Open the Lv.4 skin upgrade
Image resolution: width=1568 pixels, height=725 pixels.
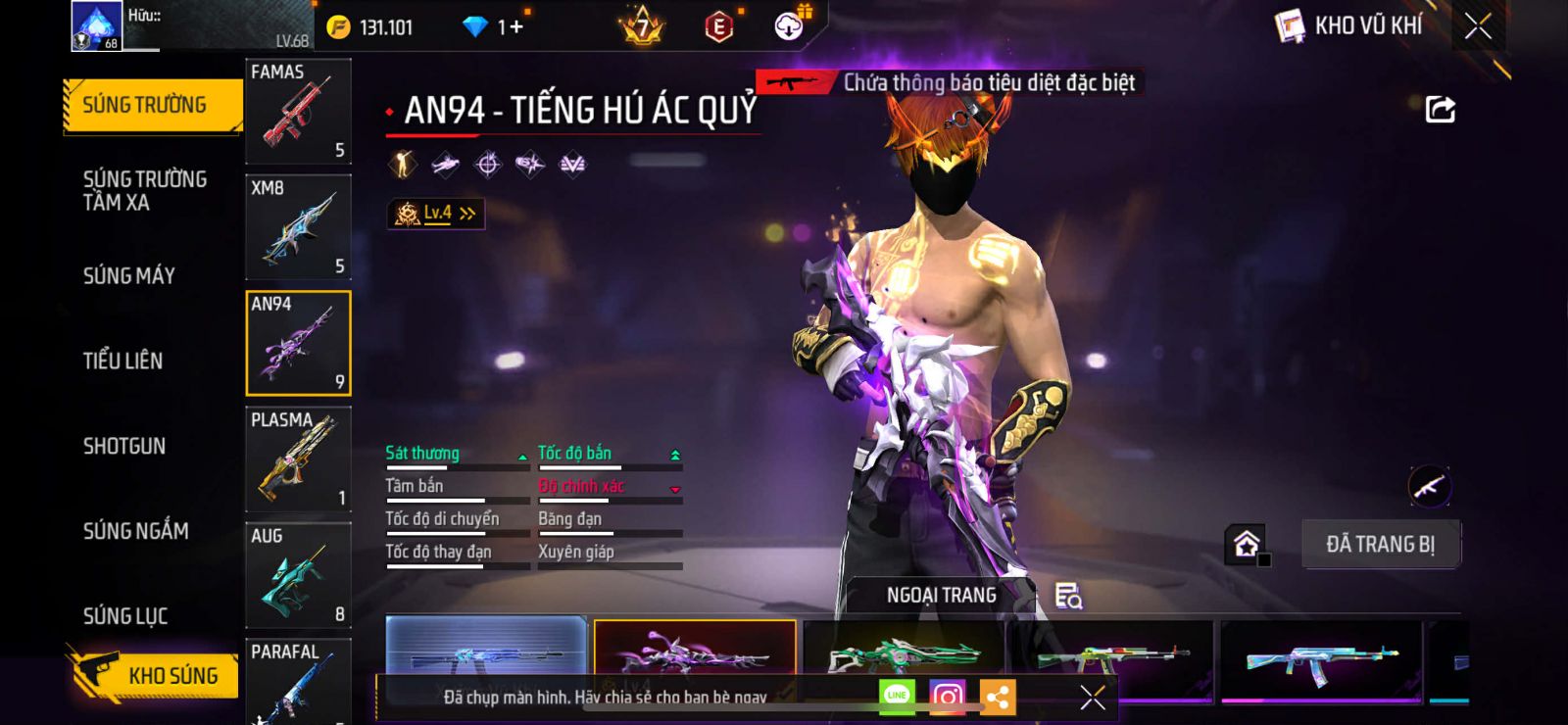coord(436,214)
